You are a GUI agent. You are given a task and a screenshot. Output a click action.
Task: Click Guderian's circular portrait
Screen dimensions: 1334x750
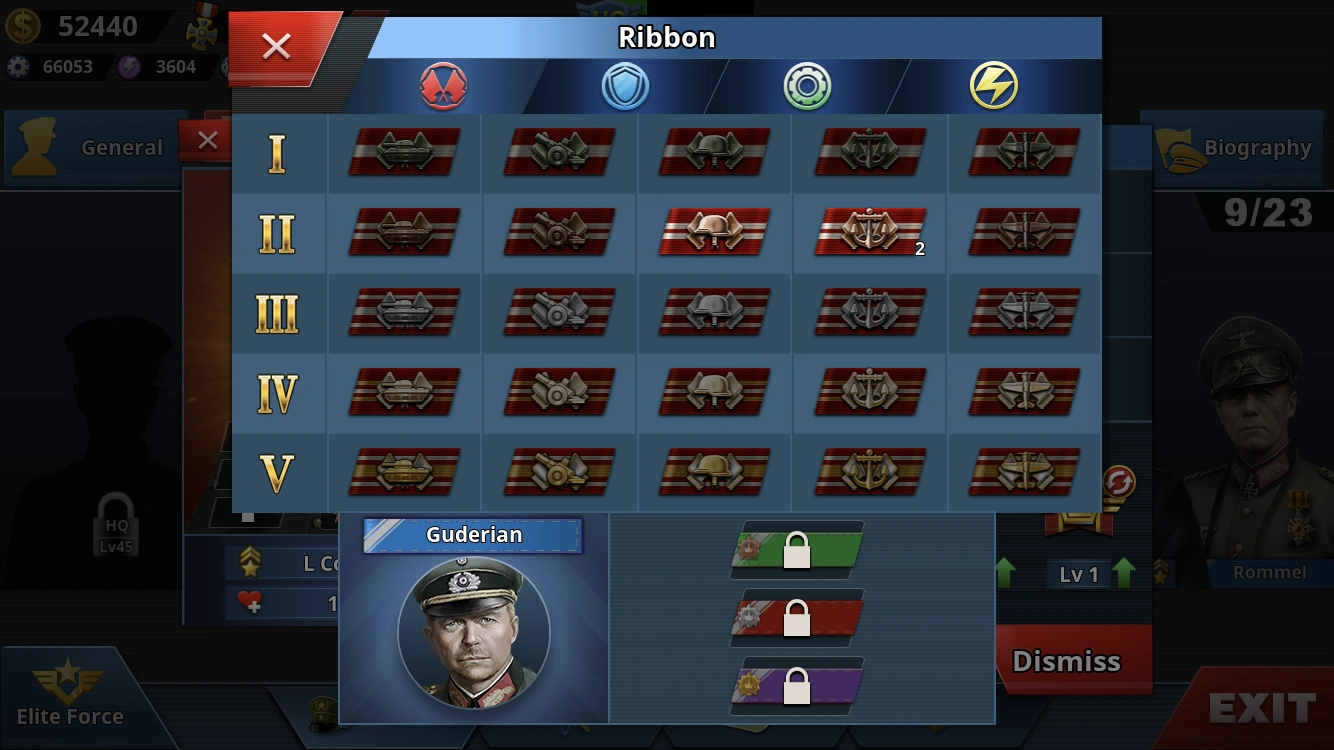[473, 633]
